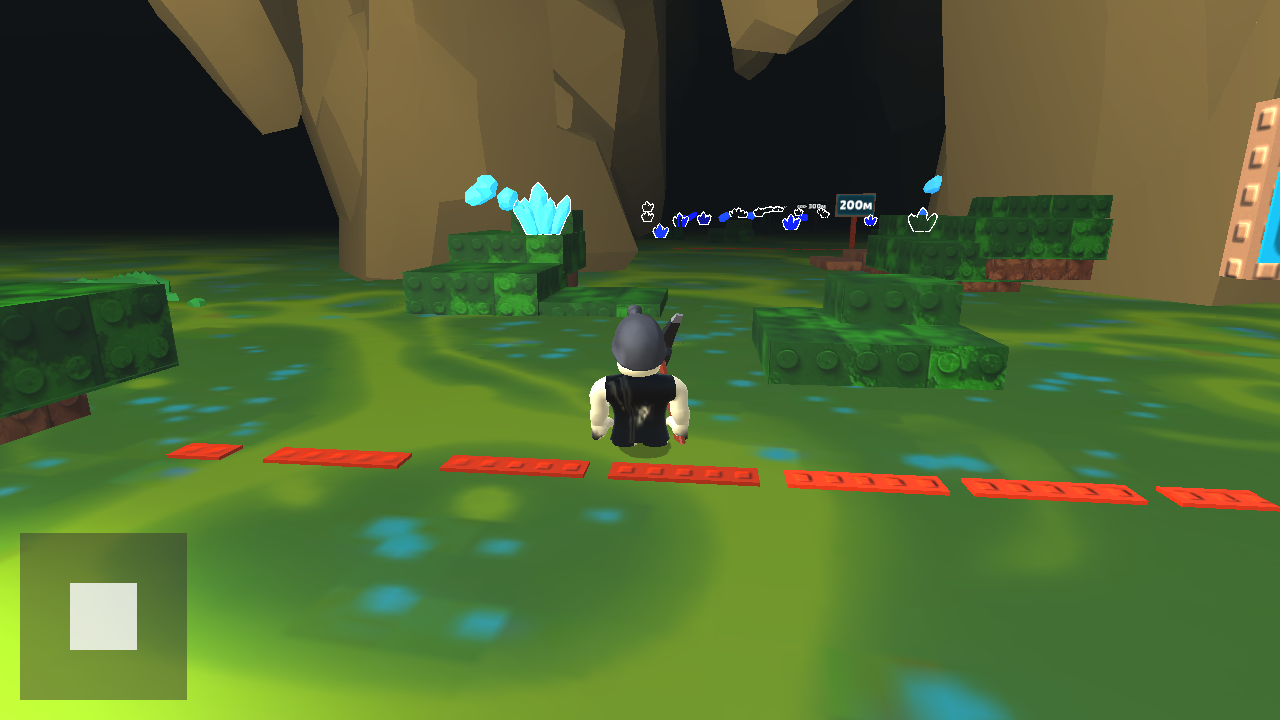
Task: Click the 200m milestone signpost
Action: (855, 205)
